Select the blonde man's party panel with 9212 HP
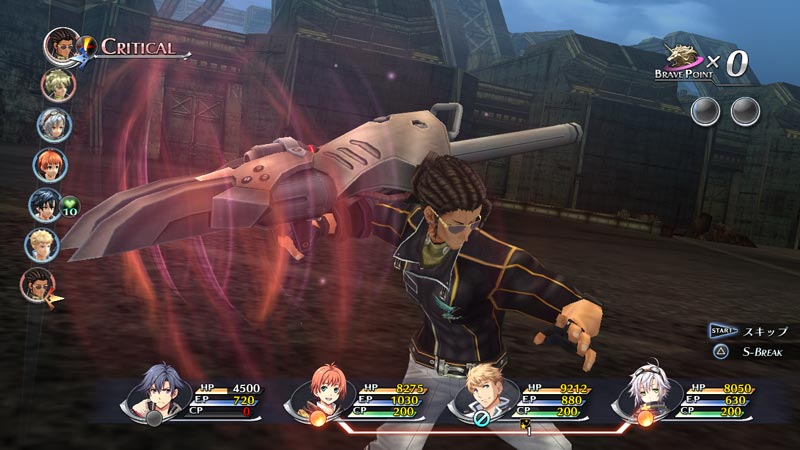 (520, 397)
